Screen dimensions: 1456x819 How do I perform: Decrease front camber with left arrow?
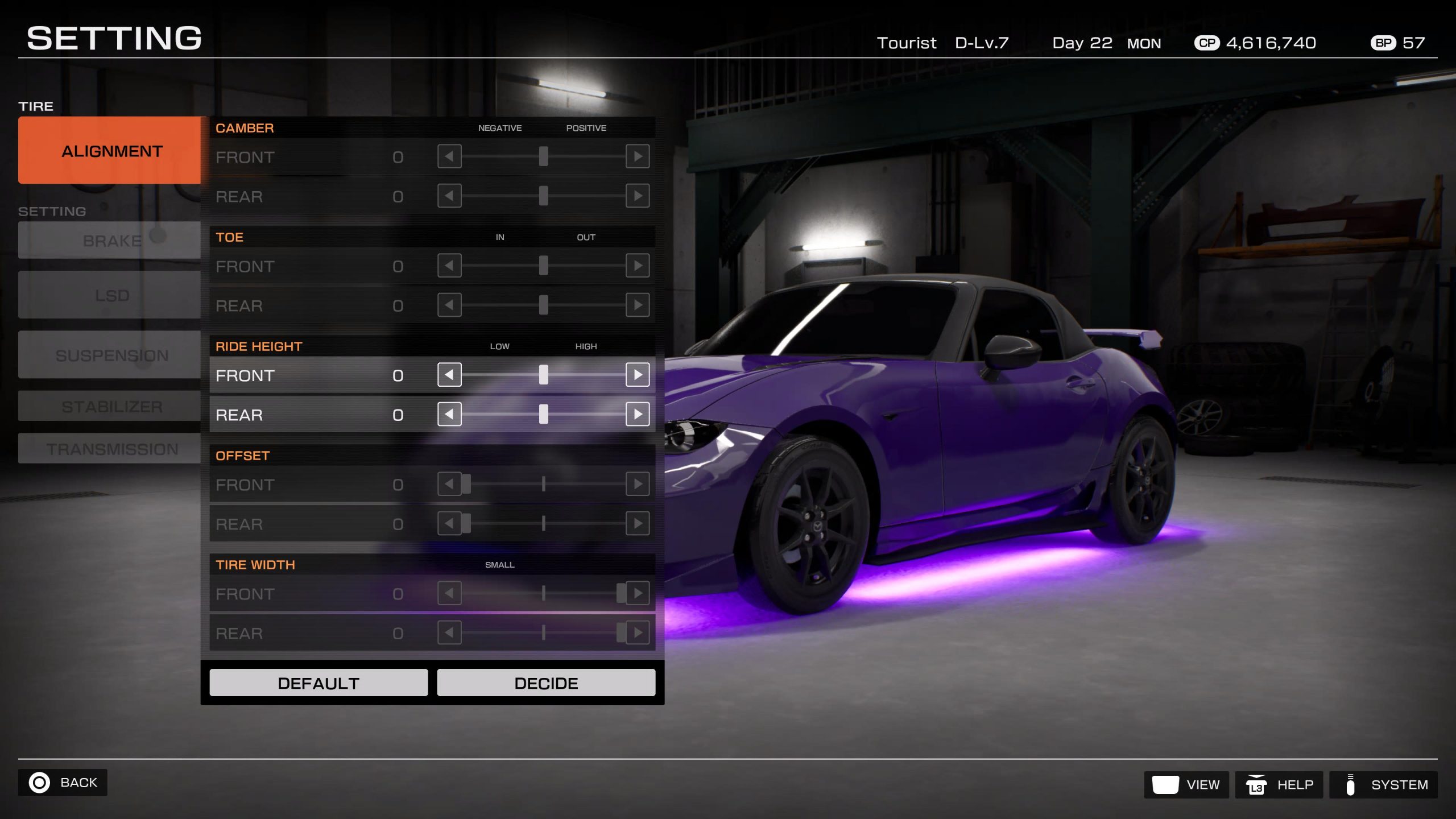click(449, 156)
